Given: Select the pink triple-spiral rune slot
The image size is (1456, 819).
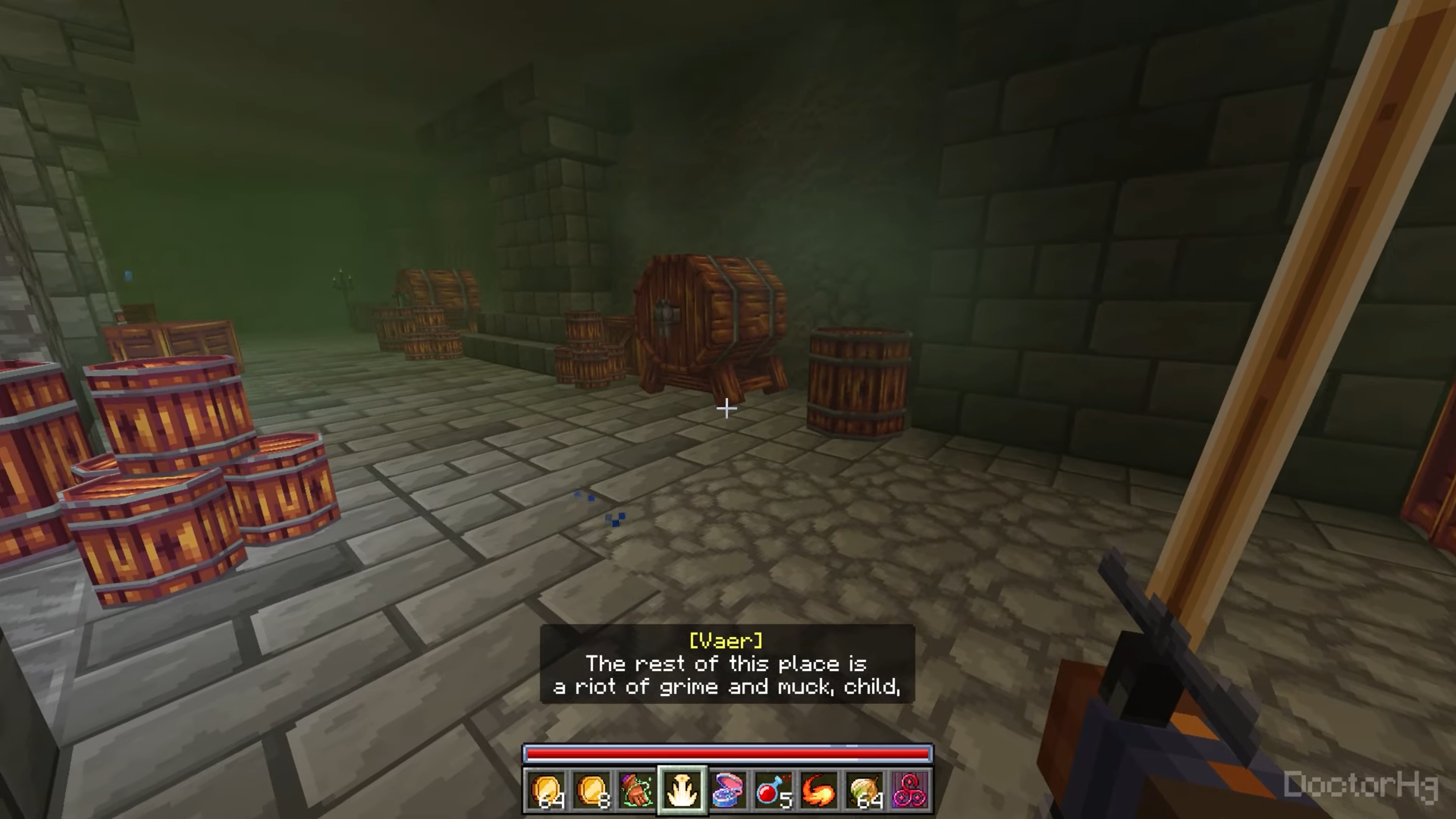Looking at the screenshot, I should 909,790.
